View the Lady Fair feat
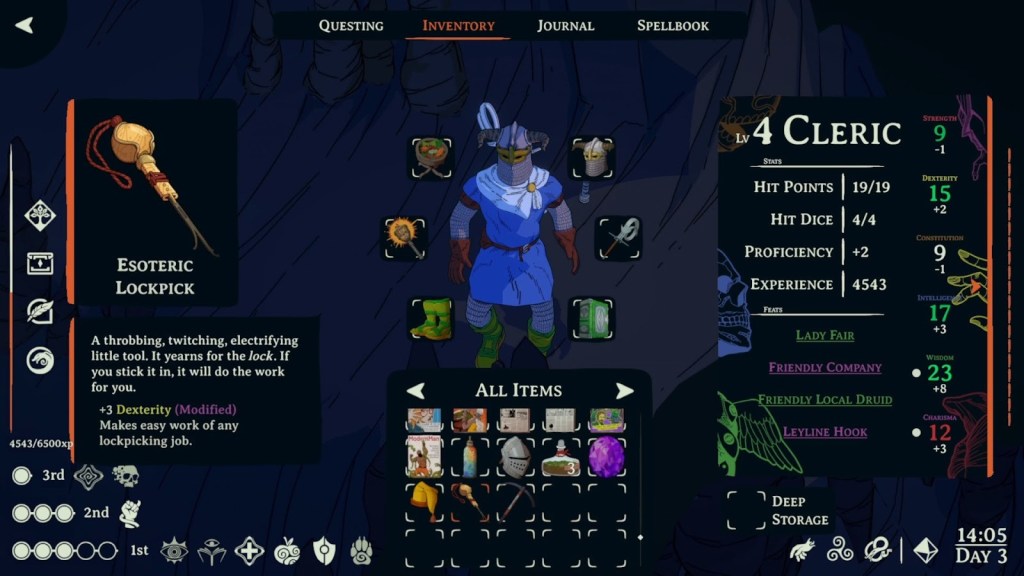Image resolution: width=1024 pixels, height=576 pixels. [825, 335]
